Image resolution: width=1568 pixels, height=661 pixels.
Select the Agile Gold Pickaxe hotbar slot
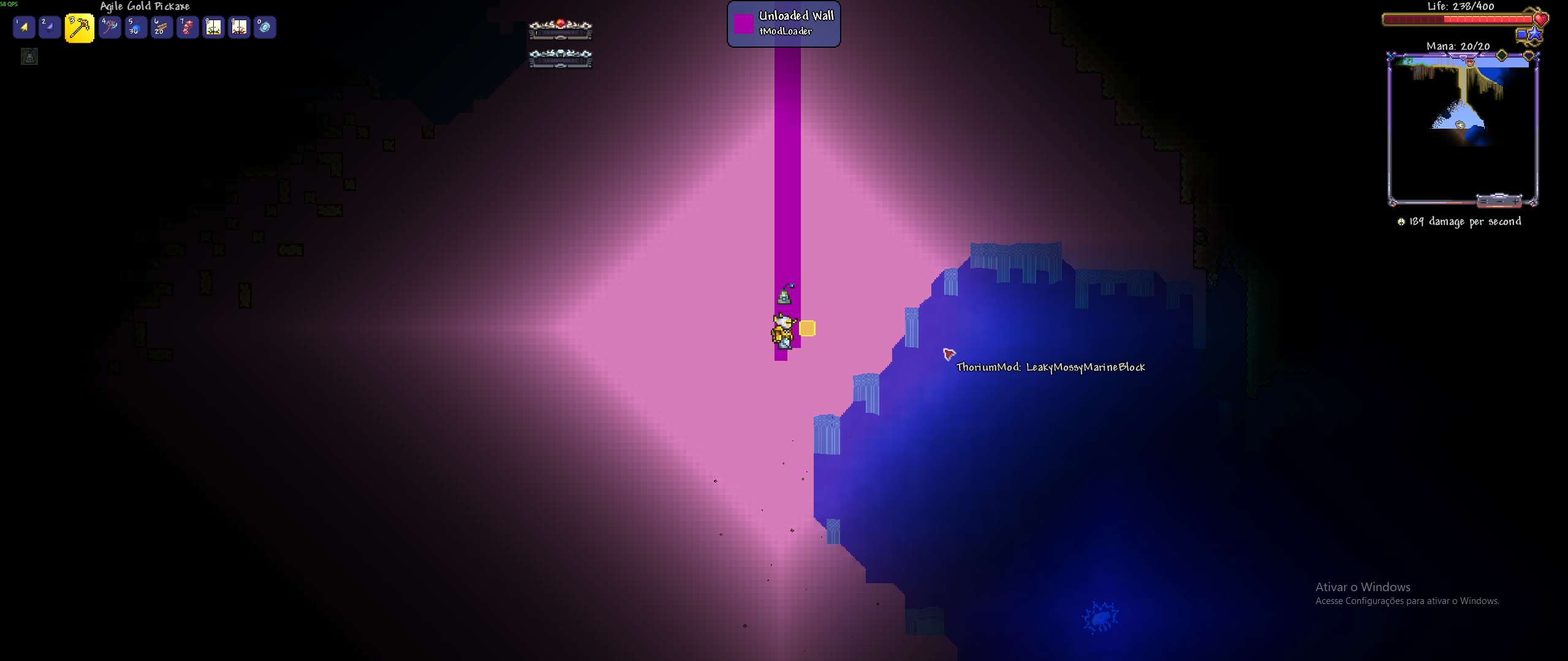click(x=80, y=28)
